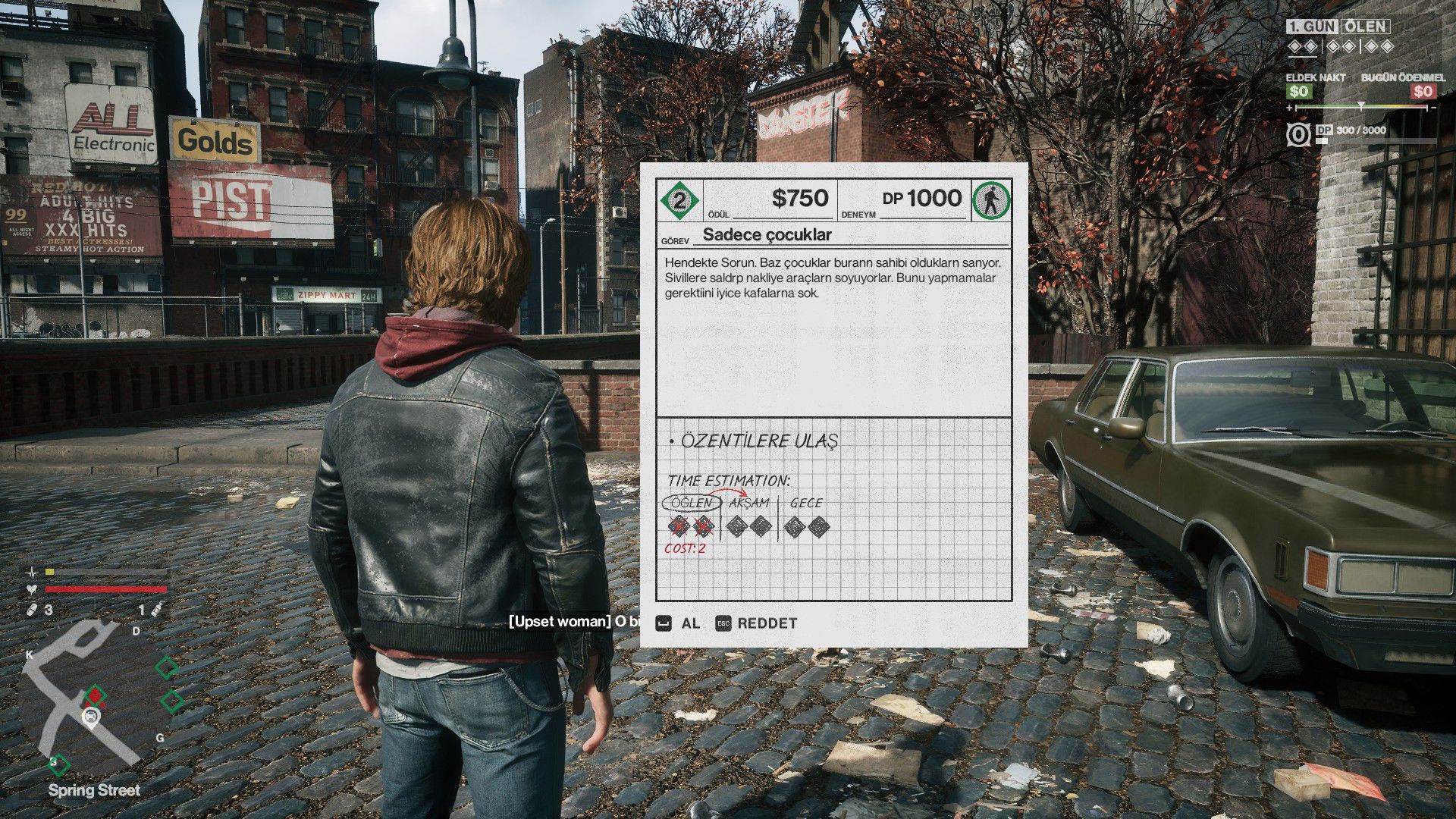
Task: Click the walking pedestrian icon on the mission card
Action: pos(990,200)
